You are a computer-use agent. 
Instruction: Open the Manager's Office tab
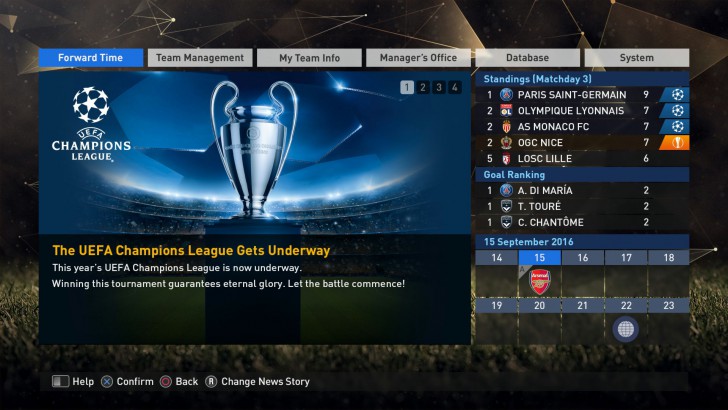click(418, 58)
